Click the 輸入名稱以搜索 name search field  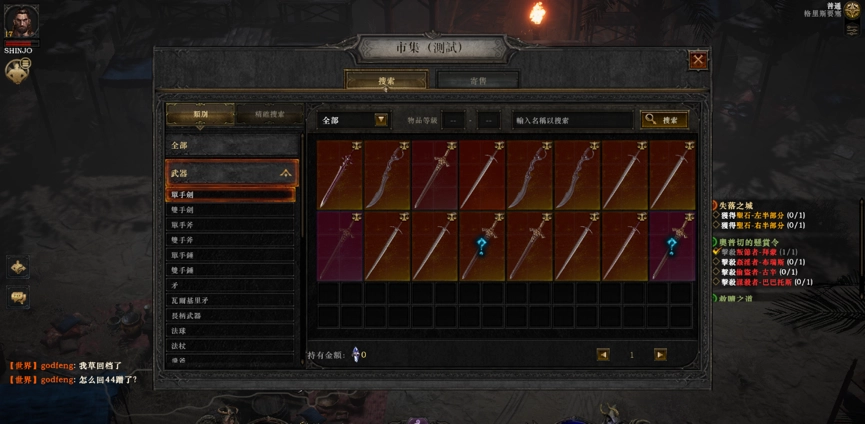click(x=572, y=120)
